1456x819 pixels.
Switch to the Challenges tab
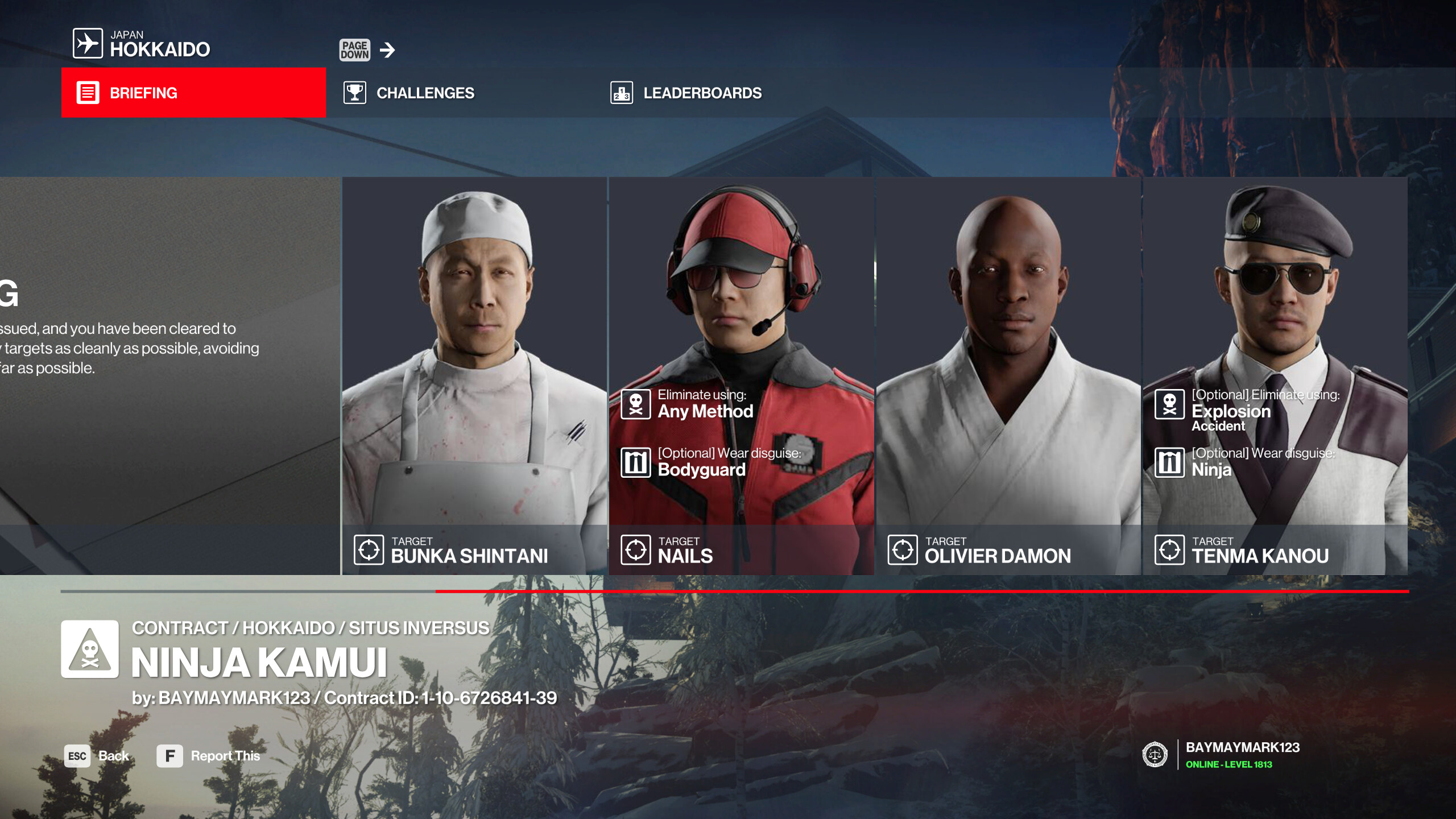click(x=424, y=93)
